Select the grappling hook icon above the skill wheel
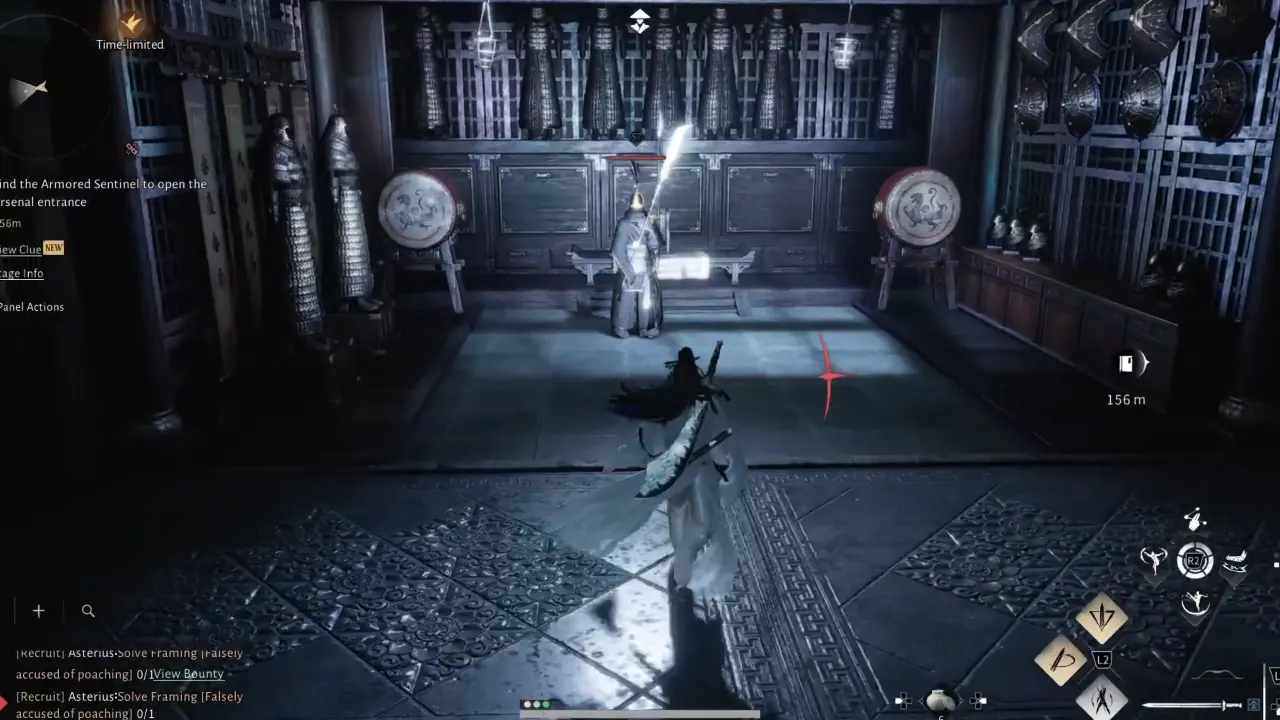Image resolution: width=1280 pixels, height=720 pixels. pos(1194,521)
